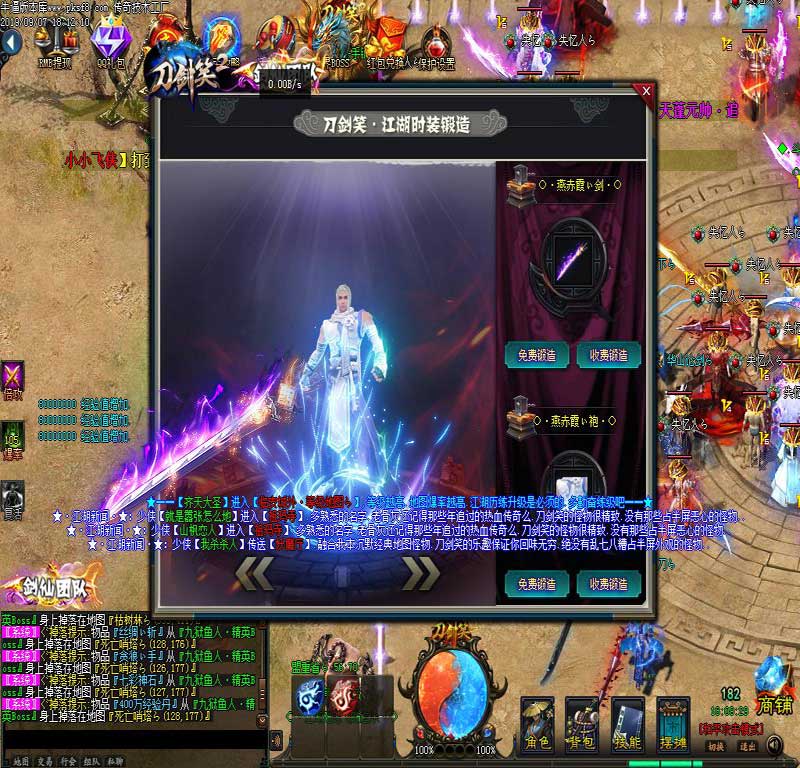Collapse the top menu with the blue arrow

pyautogui.click(x=10, y=42)
